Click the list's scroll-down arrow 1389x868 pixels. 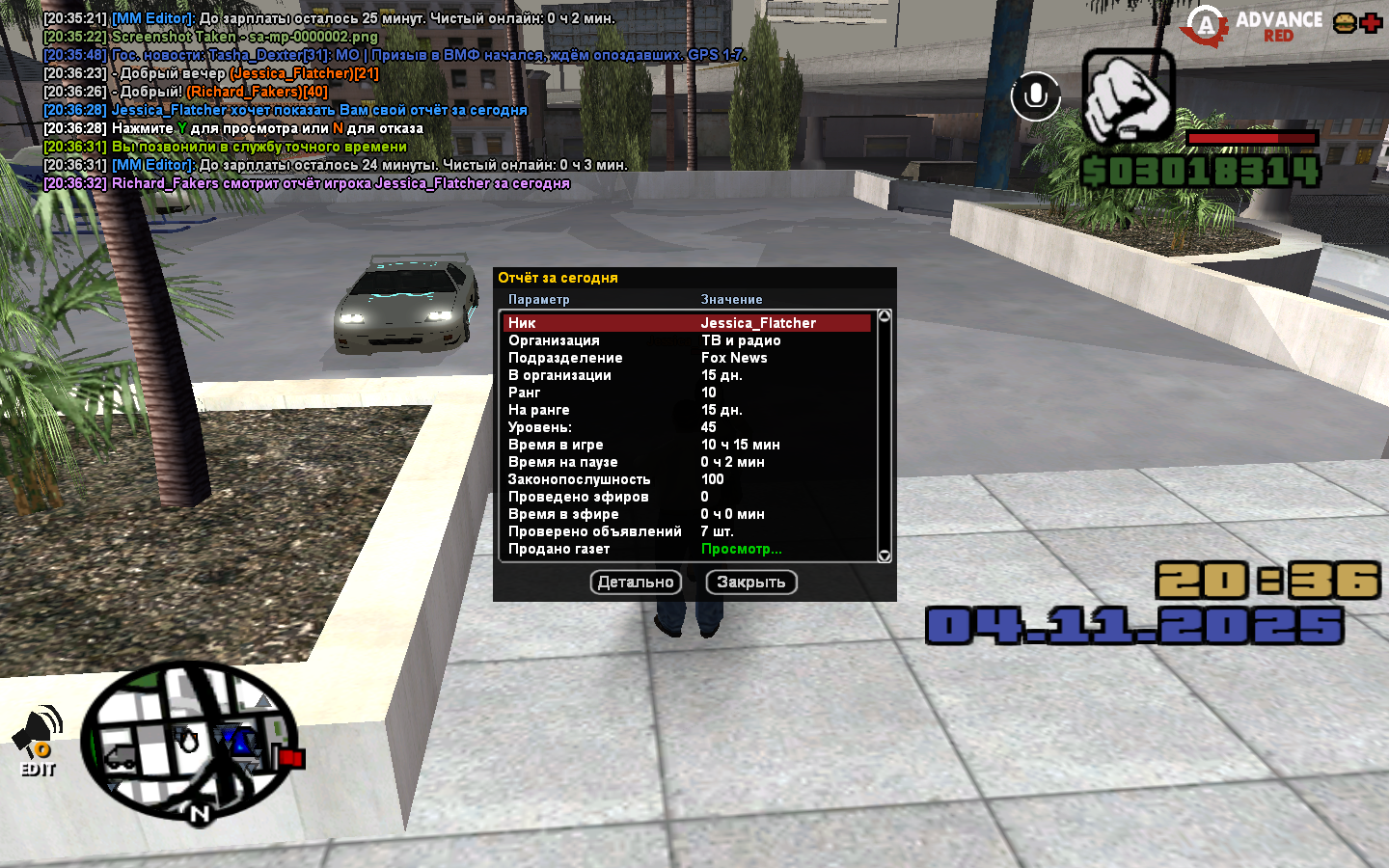click(885, 556)
